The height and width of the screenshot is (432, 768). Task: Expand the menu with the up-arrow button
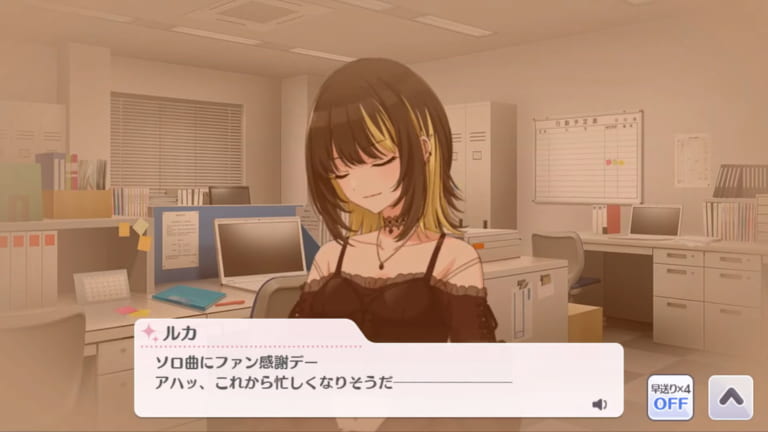(730, 397)
